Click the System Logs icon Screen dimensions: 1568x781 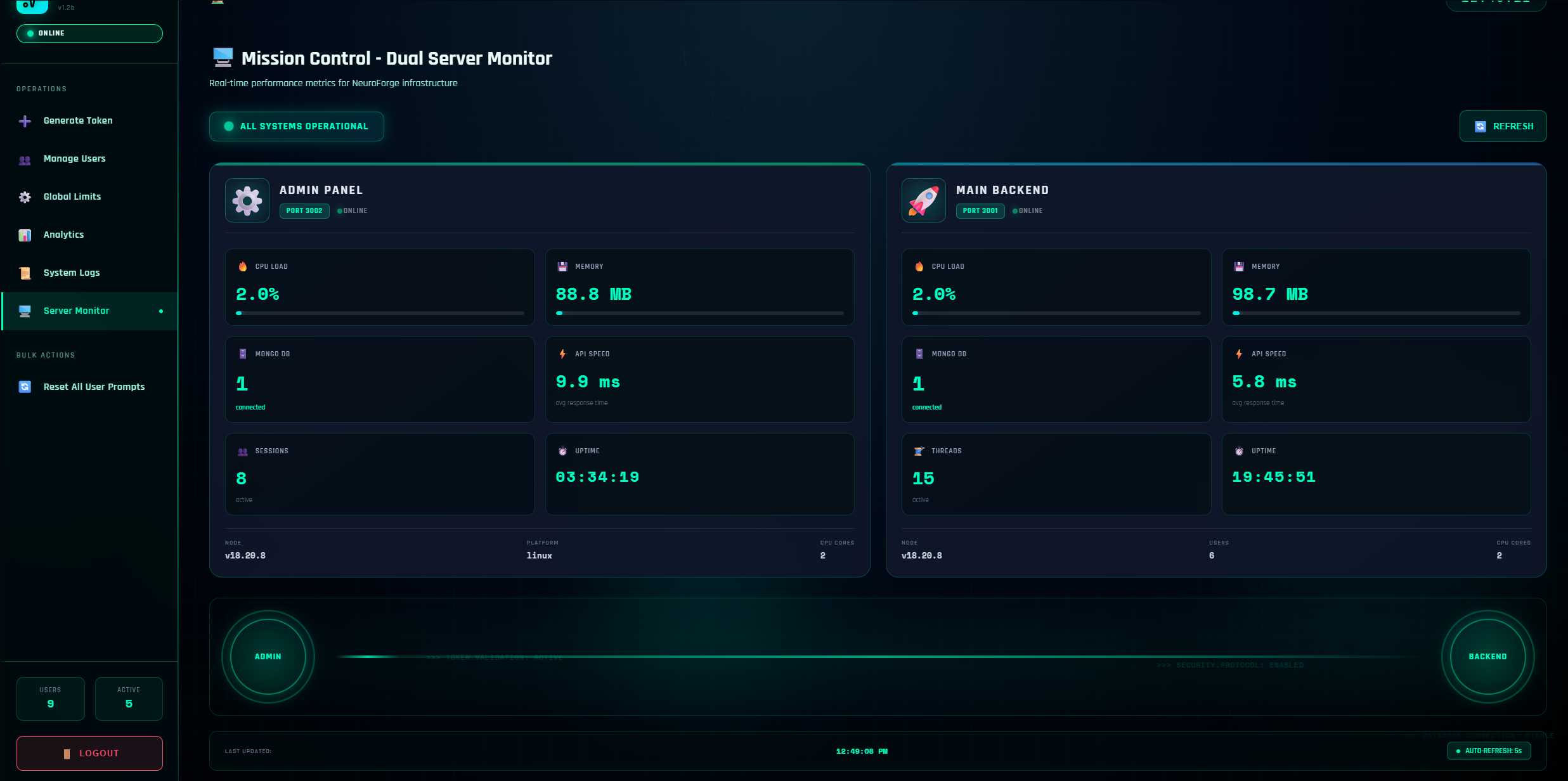24,273
